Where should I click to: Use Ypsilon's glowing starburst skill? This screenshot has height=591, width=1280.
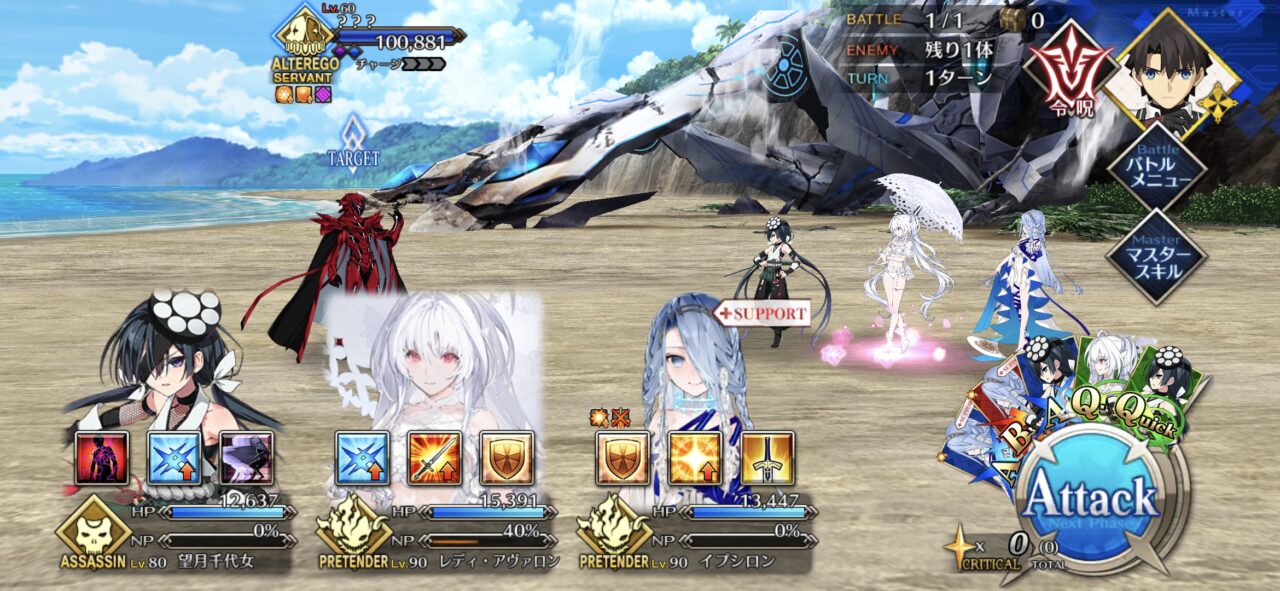click(x=695, y=458)
